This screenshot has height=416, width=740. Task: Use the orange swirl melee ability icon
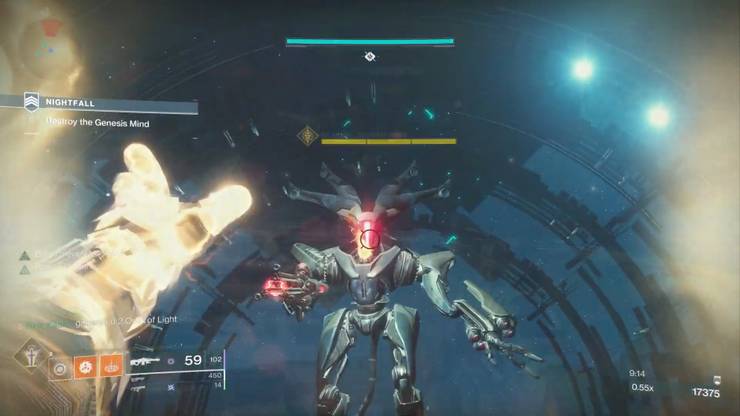(x=86, y=367)
